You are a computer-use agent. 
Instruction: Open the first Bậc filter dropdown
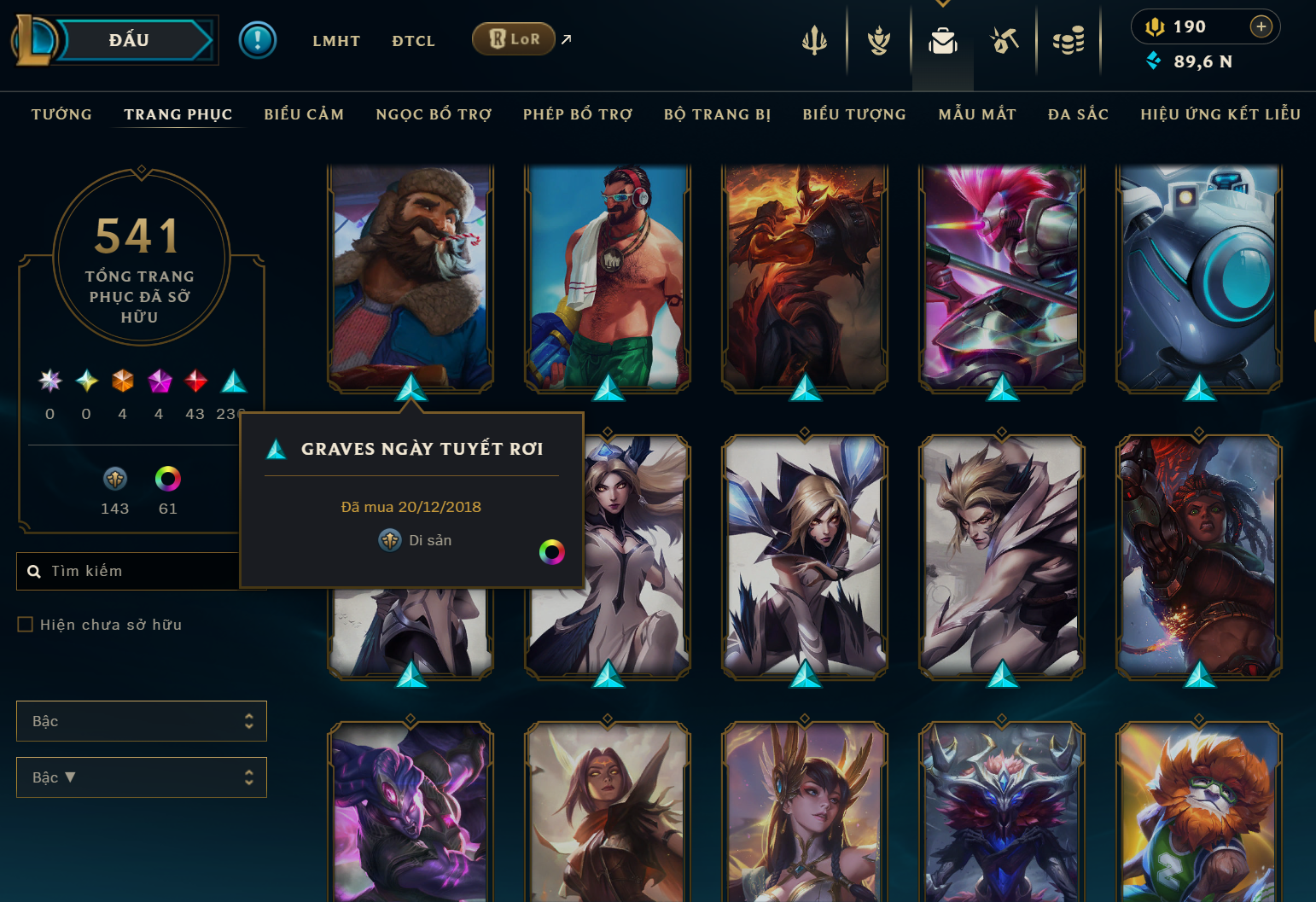pyautogui.click(x=142, y=721)
